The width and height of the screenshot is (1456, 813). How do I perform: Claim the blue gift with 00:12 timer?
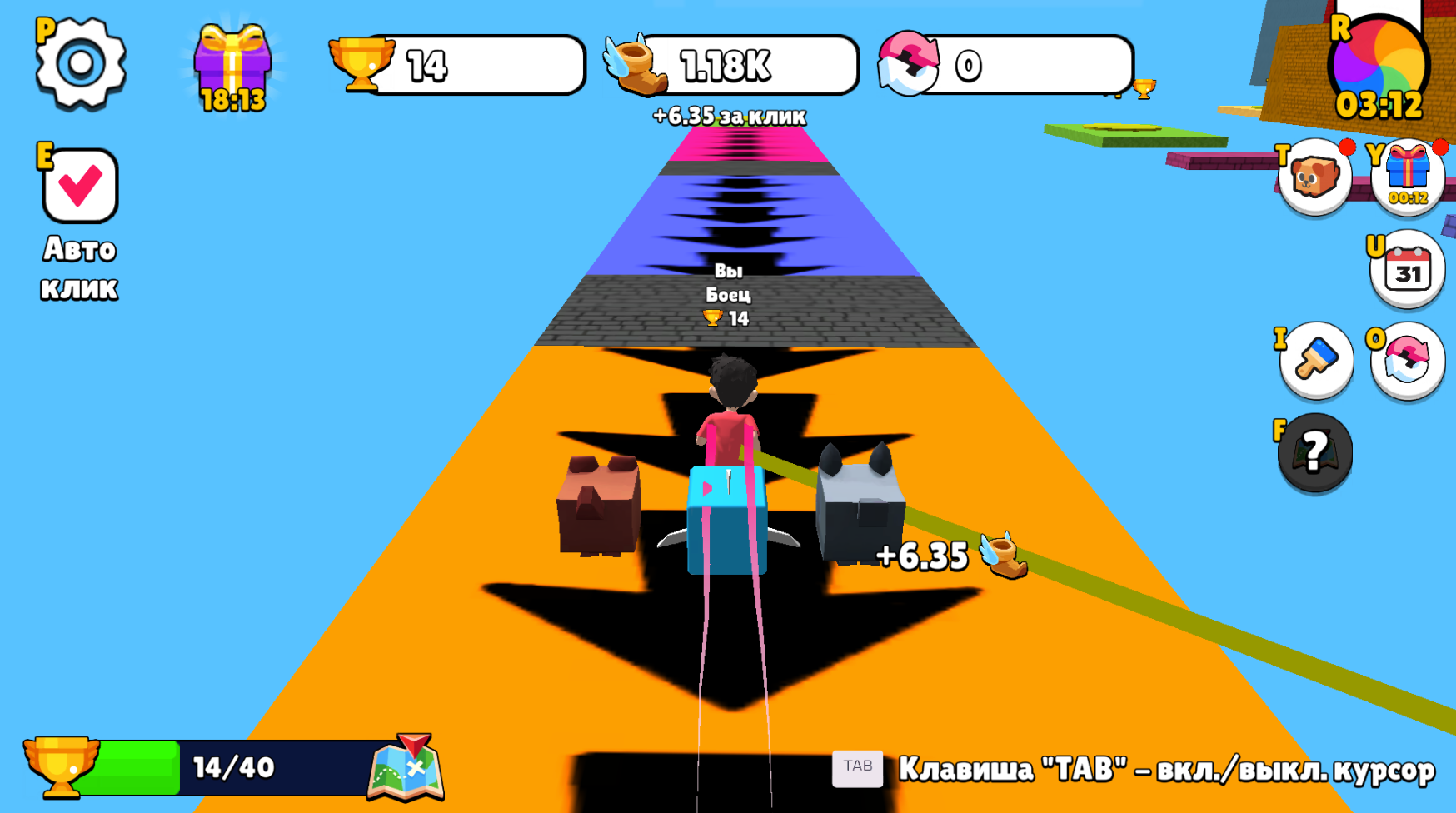1407,175
